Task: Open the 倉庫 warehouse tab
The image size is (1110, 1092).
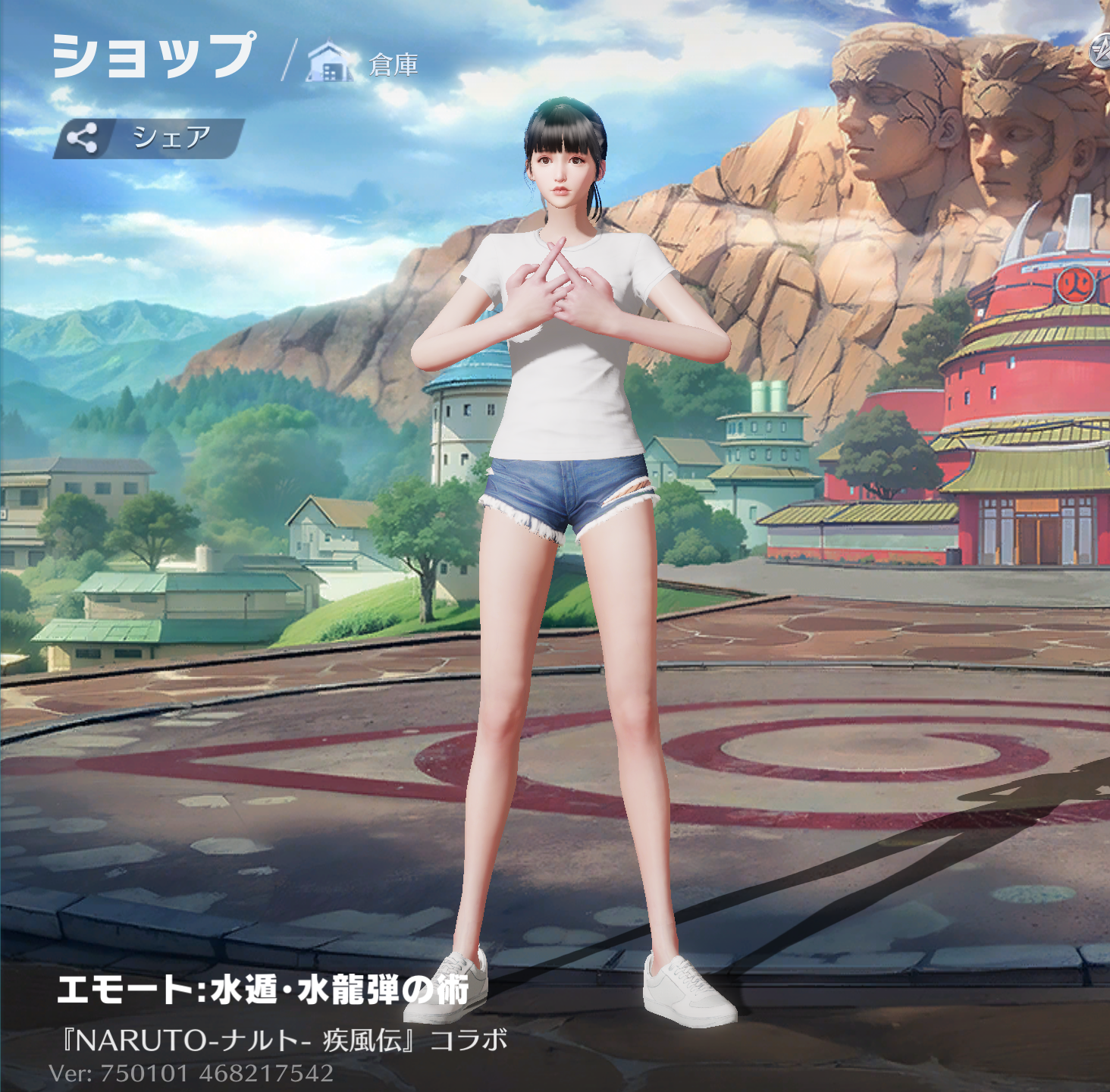Action: tap(364, 64)
